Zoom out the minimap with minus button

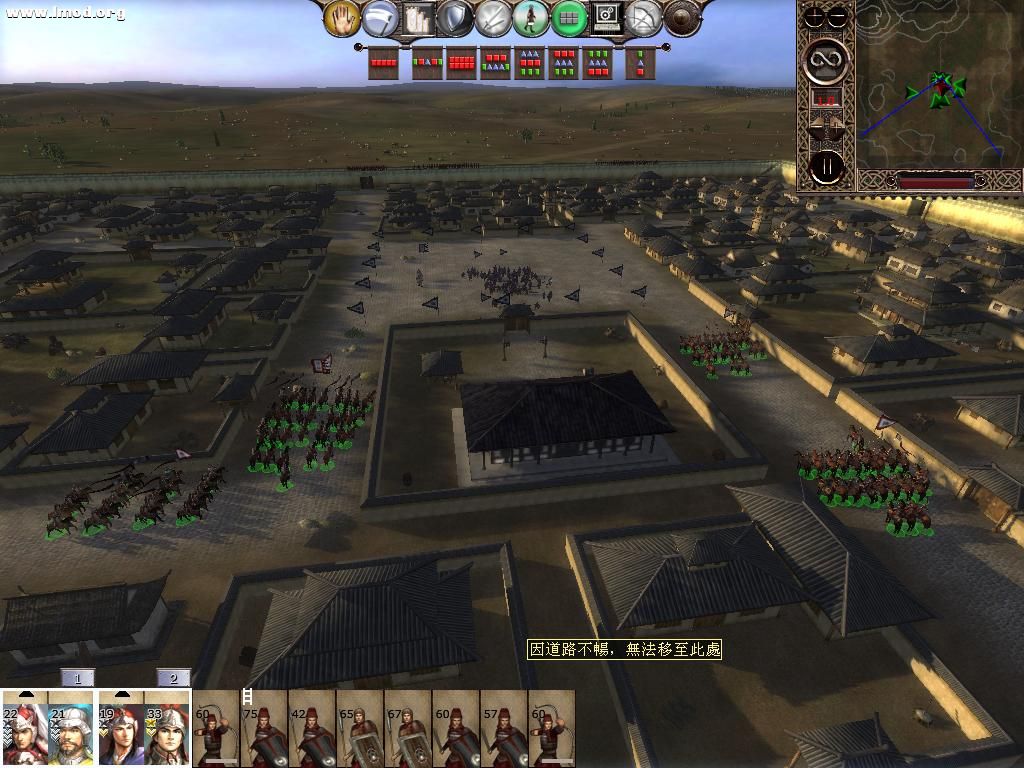point(838,17)
